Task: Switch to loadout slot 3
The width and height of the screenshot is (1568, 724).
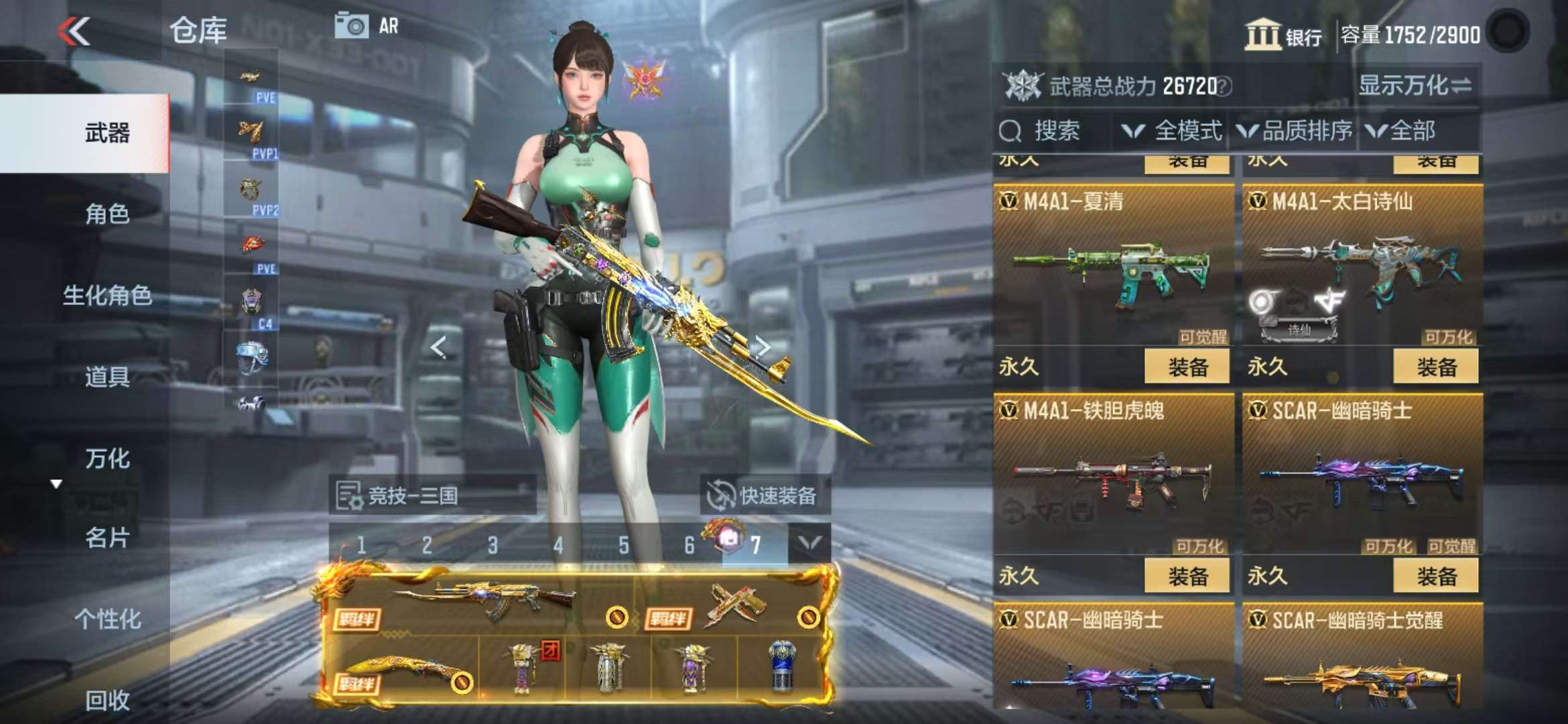Action: [x=493, y=545]
